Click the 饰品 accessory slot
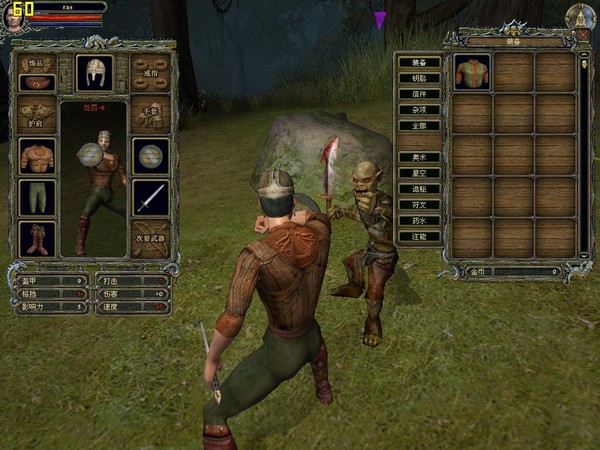The image size is (600, 450). [37, 73]
